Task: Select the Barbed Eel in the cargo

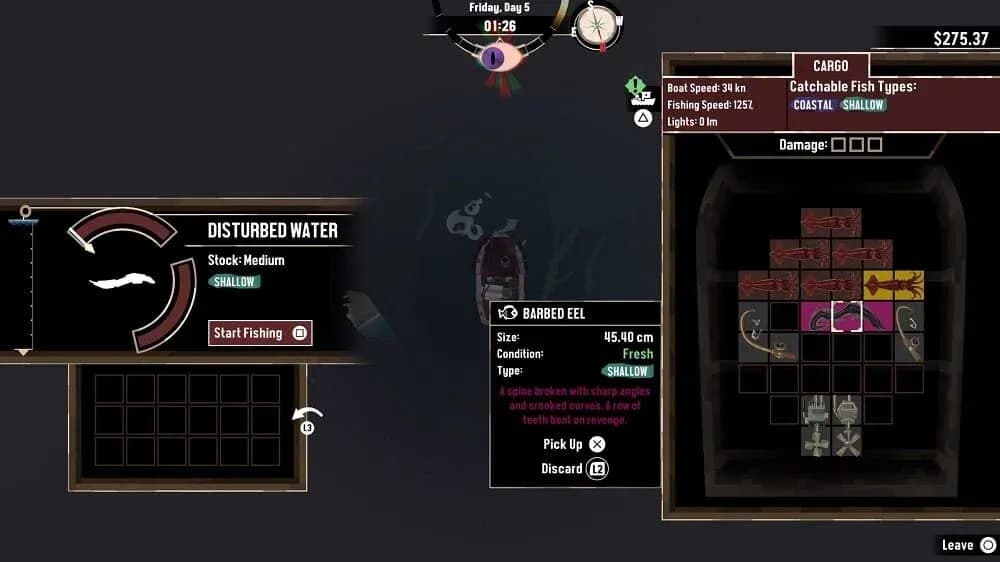Action: (x=832, y=317)
